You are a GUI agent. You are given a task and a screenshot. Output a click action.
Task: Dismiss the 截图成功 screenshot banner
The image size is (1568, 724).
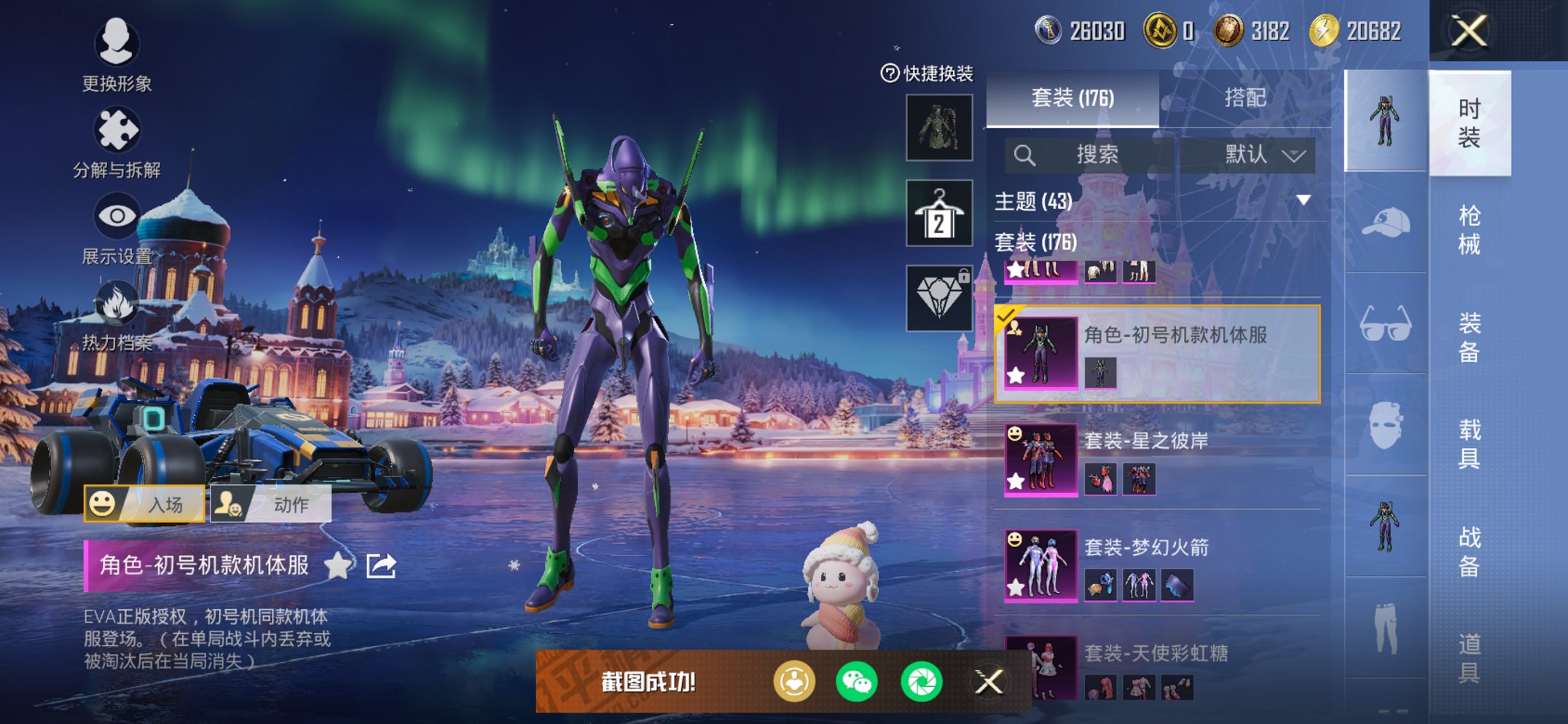[989, 682]
